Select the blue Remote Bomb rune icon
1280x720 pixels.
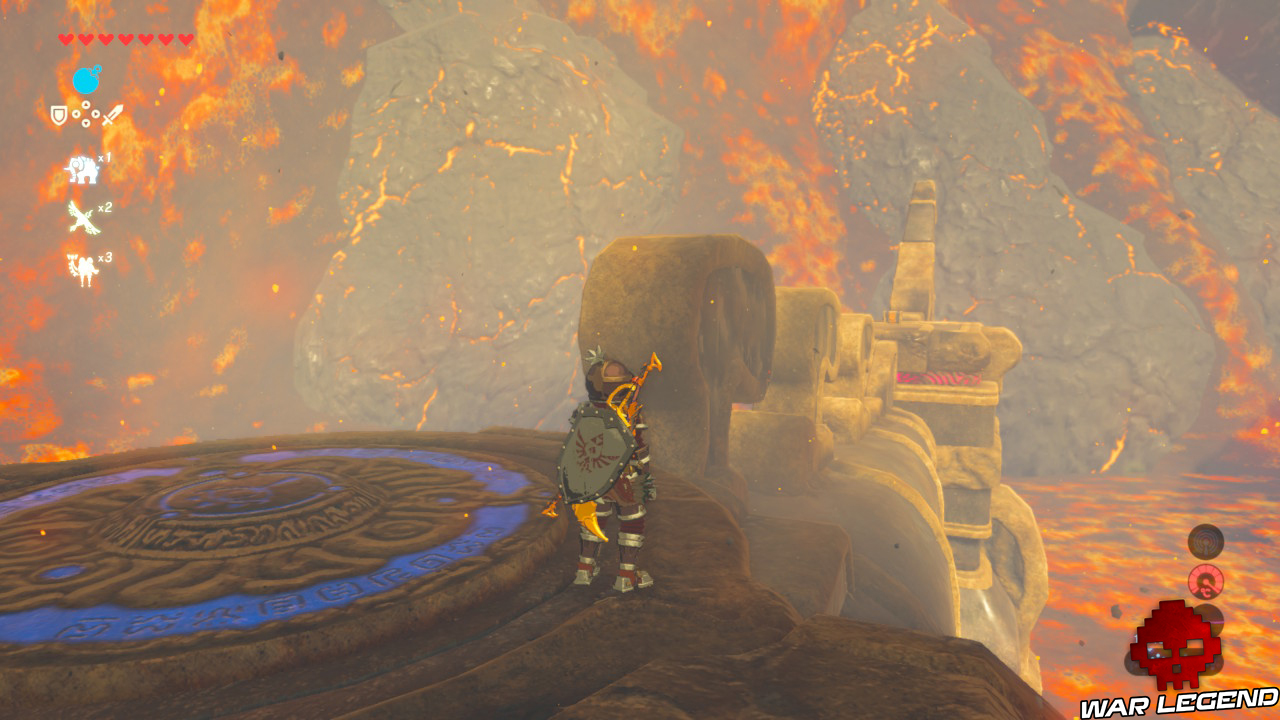coord(86,78)
